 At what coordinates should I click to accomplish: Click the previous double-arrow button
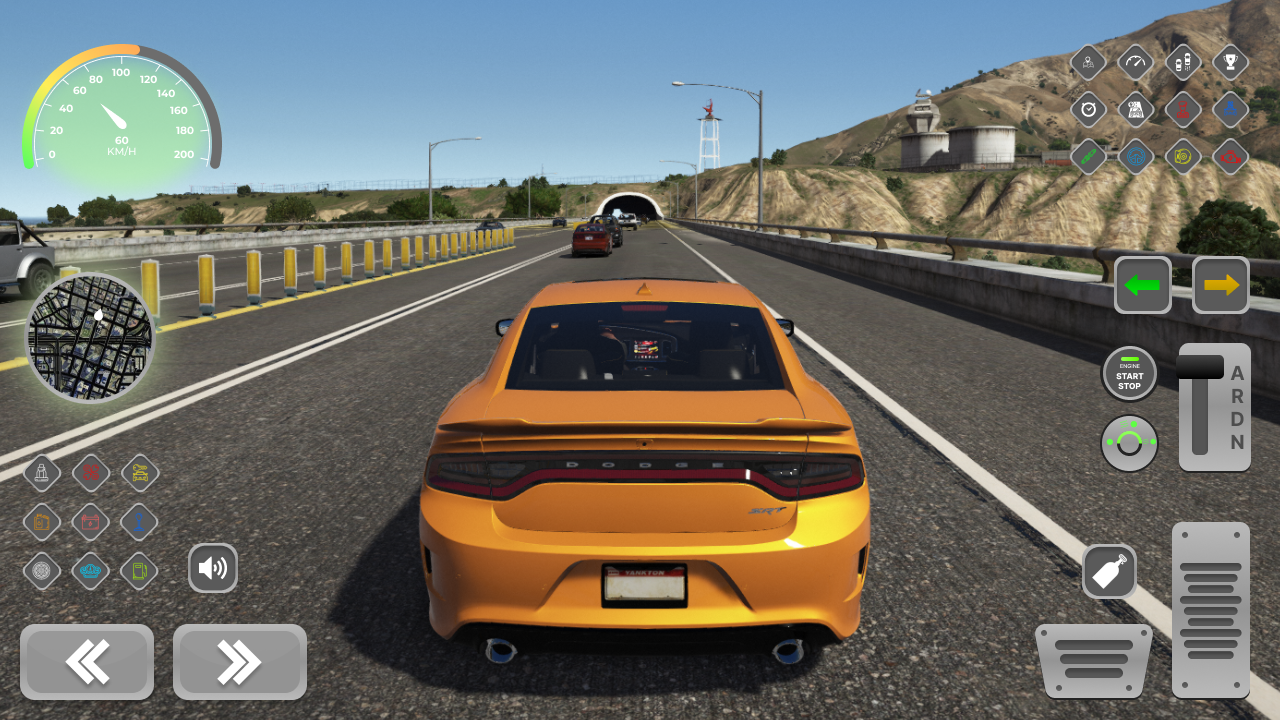pos(87,662)
